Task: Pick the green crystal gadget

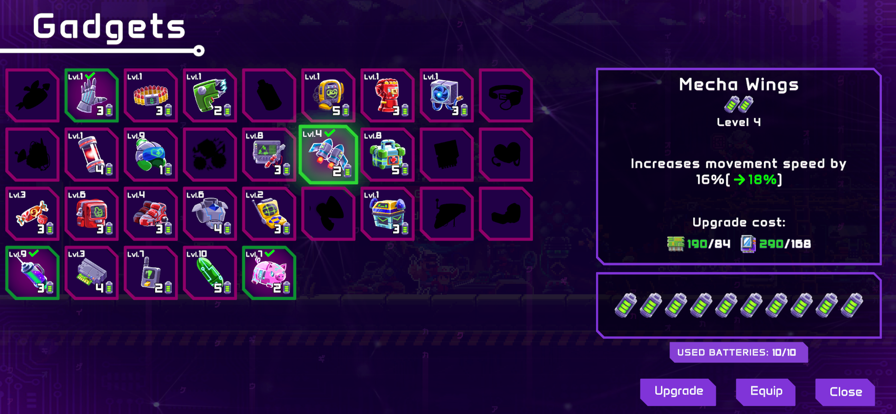Action: [x=210, y=273]
